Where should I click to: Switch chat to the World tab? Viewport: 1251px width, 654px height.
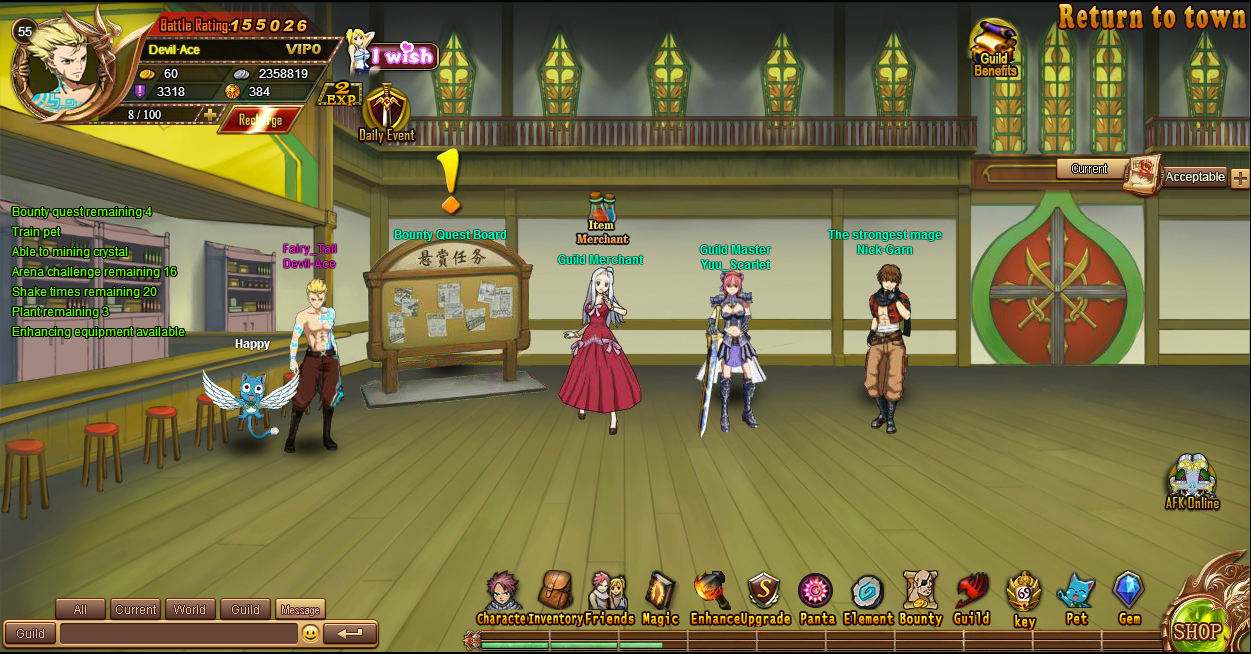(x=189, y=609)
